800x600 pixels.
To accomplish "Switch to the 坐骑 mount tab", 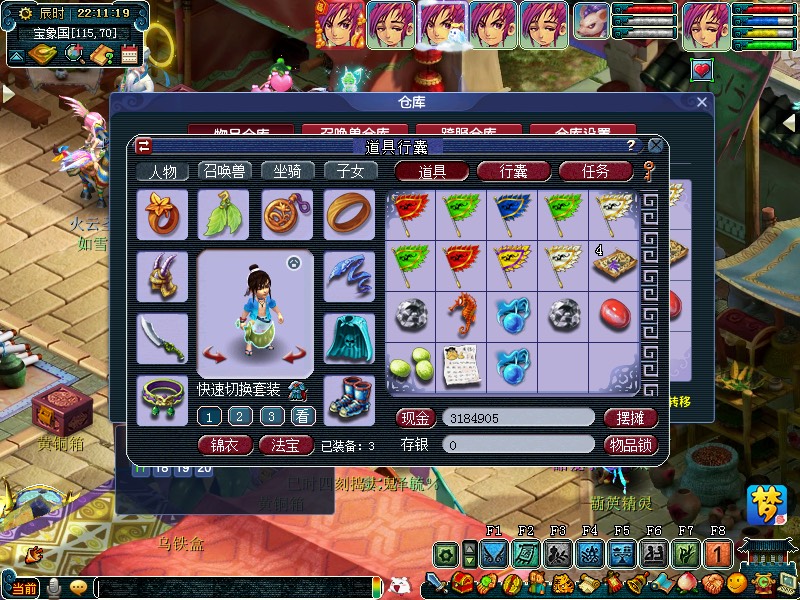I will tap(288, 172).
